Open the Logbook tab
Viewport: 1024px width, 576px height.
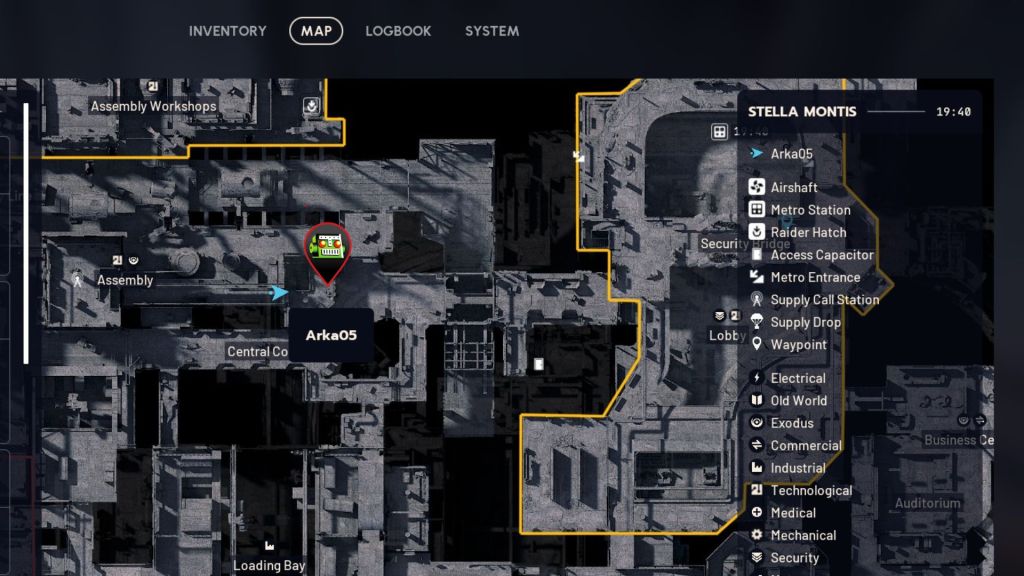[x=398, y=31]
